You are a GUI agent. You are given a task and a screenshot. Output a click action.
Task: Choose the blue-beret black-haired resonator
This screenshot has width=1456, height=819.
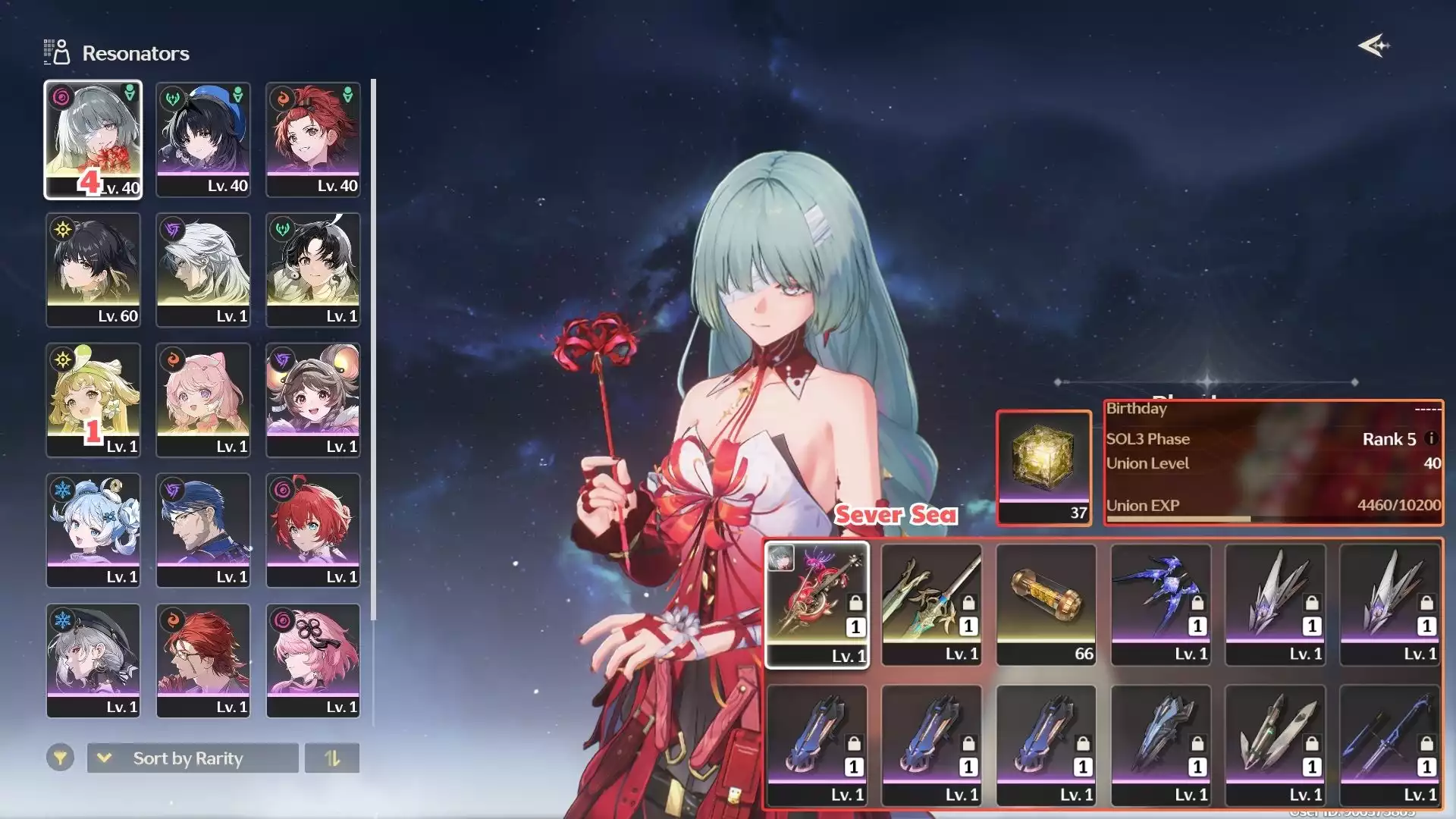(202, 140)
